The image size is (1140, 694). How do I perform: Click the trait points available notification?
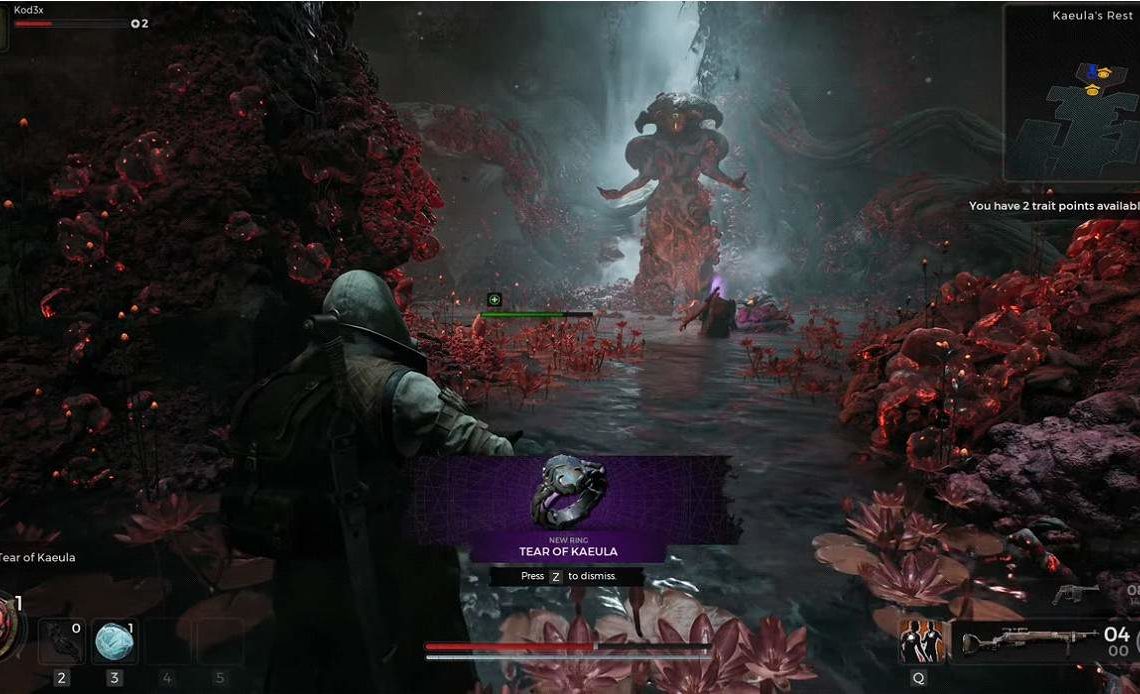[x=1053, y=206]
